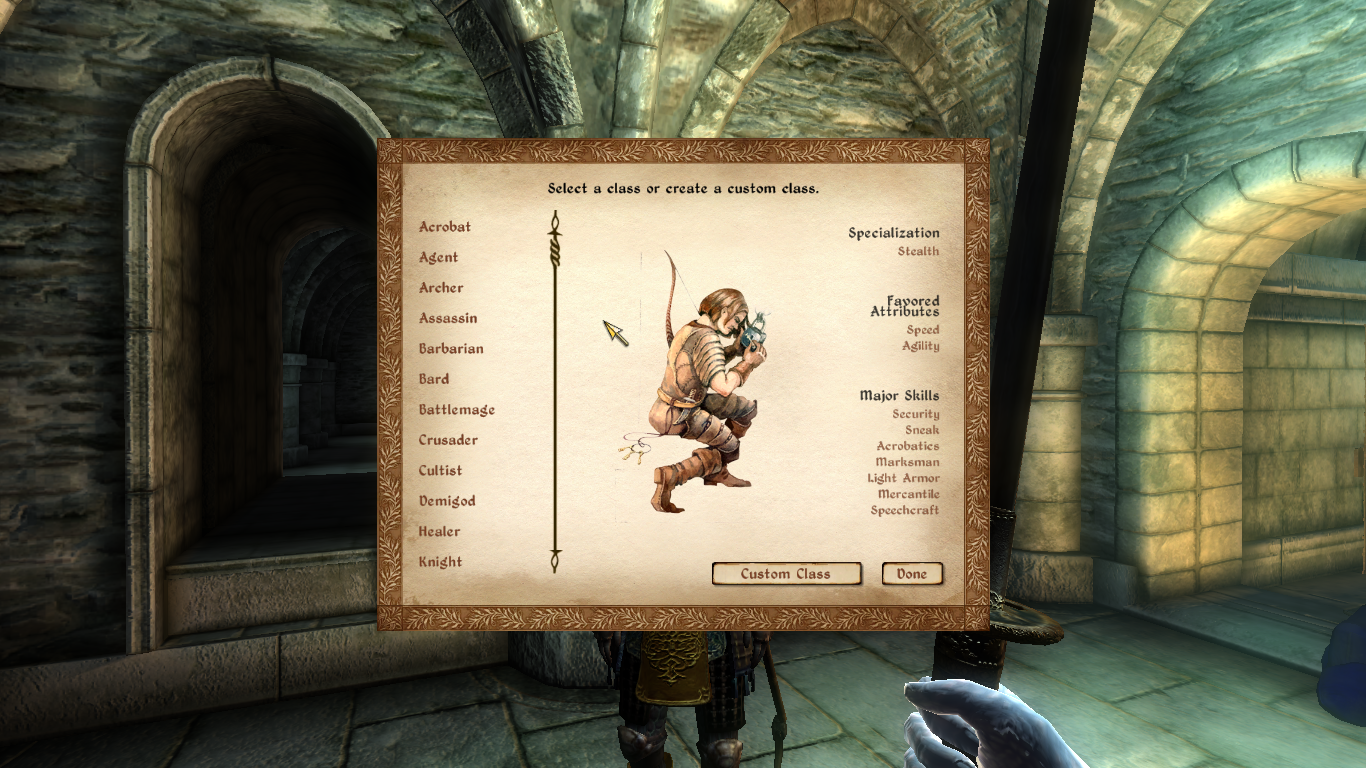The height and width of the screenshot is (768, 1366).
Task: Pick the Archer class
Action: click(x=441, y=288)
